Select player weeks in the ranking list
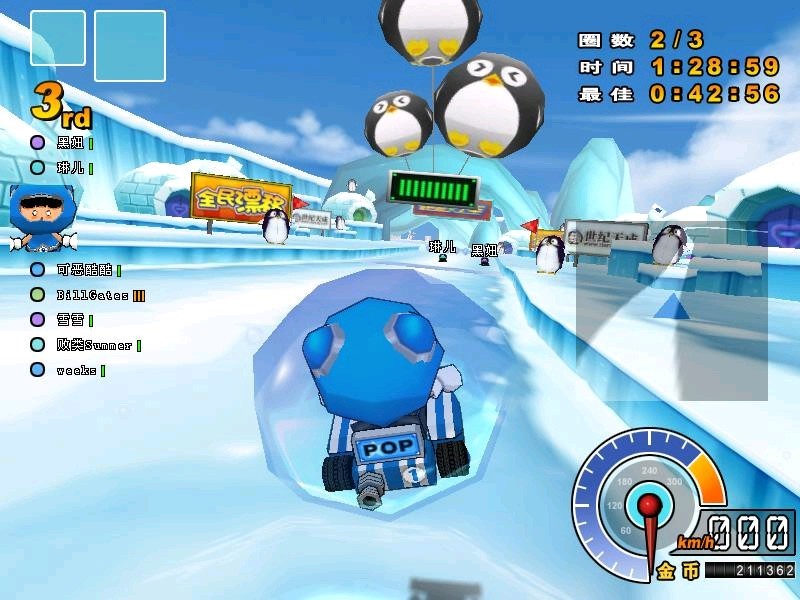Image resolution: width=800 pixels, height=600 pixels. (x=76, y=370)
